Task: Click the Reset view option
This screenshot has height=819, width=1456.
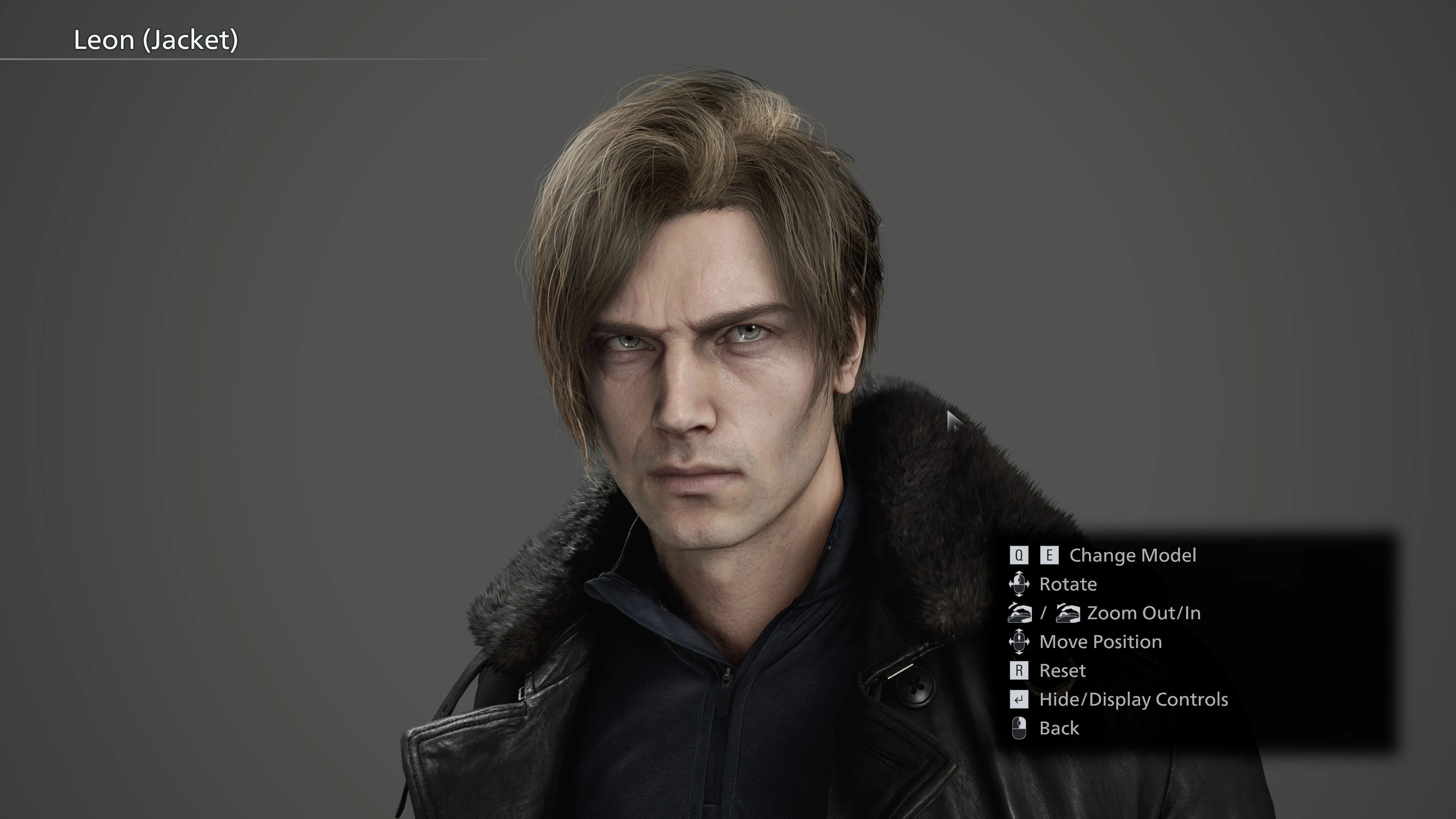Action: 1062,670
